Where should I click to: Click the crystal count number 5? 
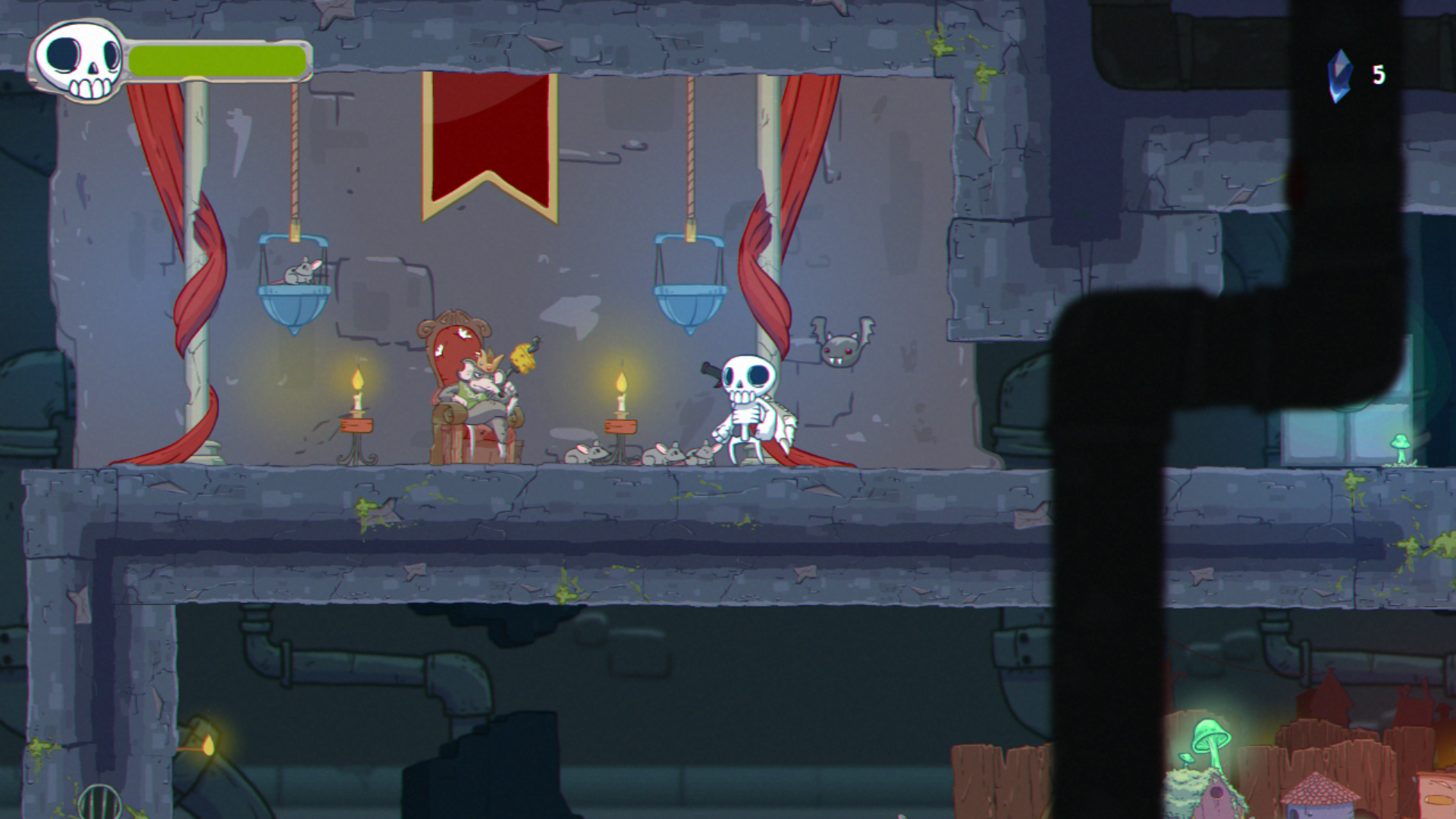1379,76
